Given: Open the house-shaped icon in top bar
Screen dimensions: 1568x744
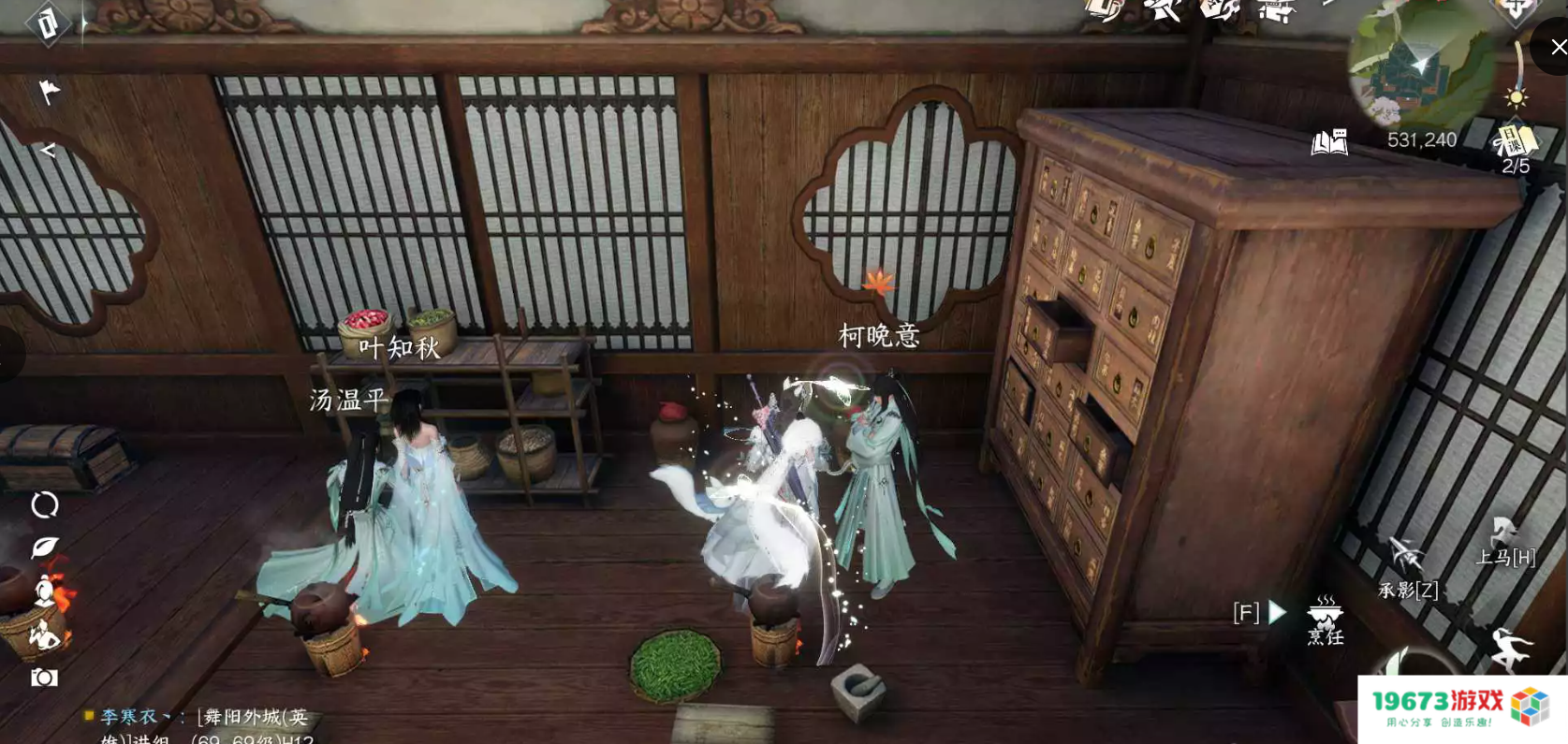Looking at the screenshot, I should tap(1275, 10).
